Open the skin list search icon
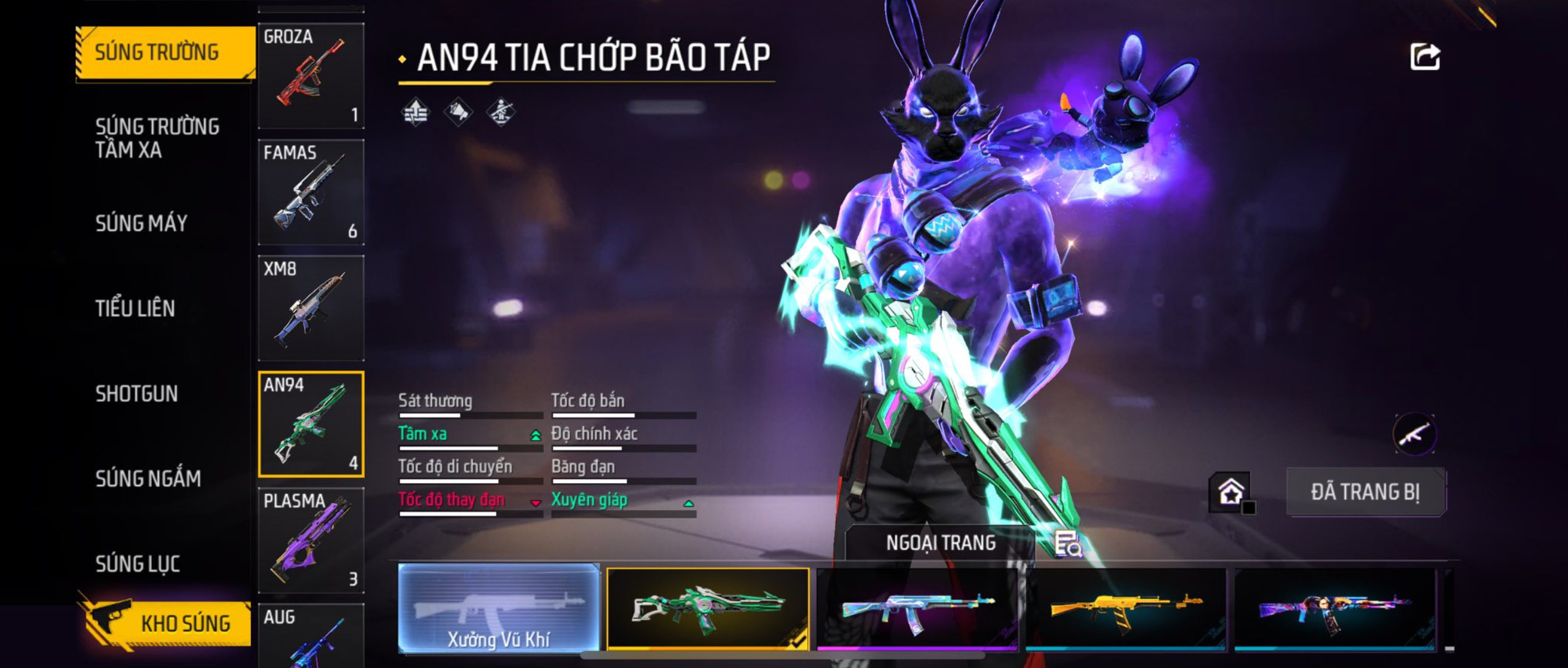 point(1067,544)
